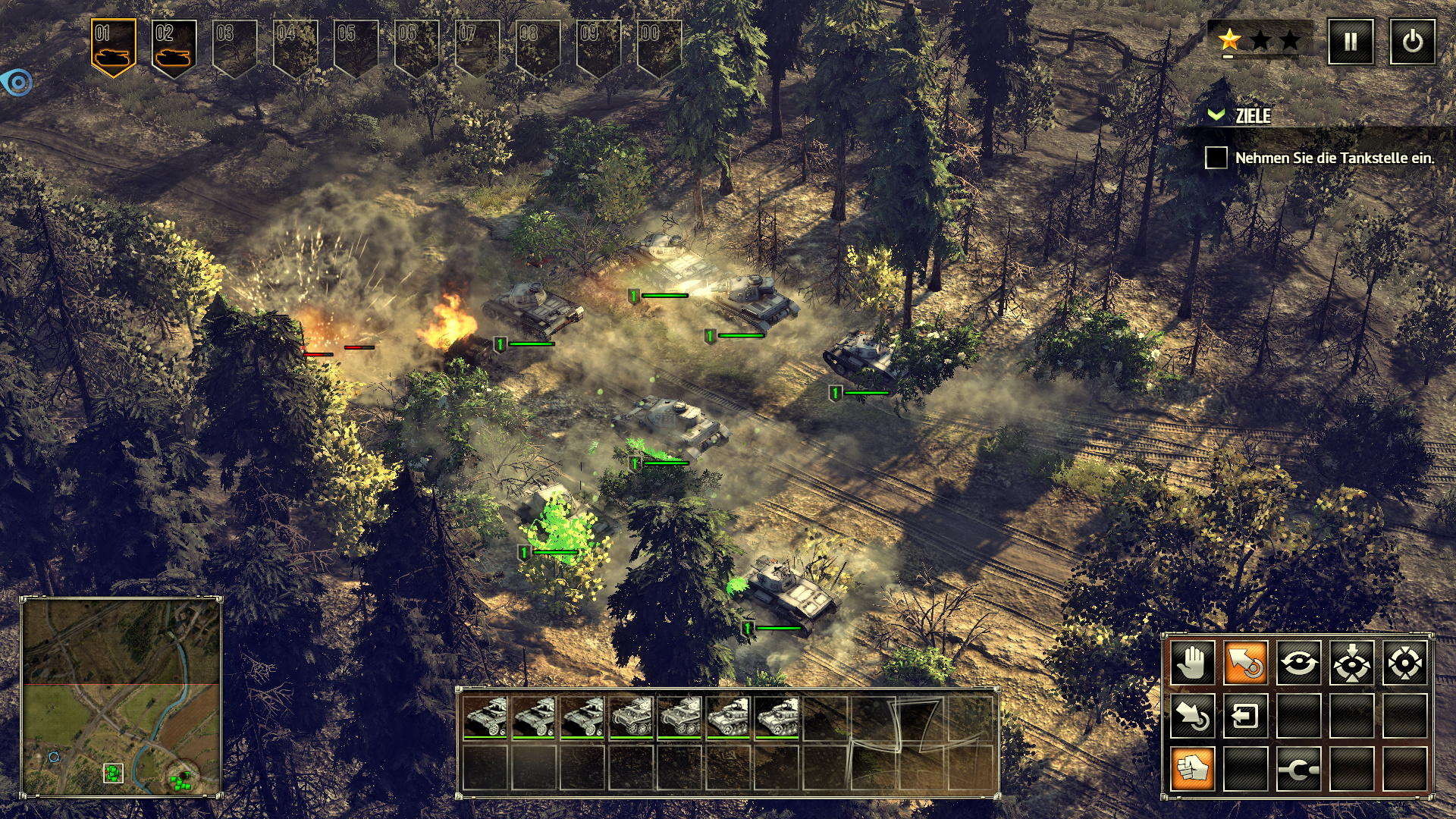Viewport: 1456px width, 819px height.
Task: Click the blue objective marker on screen edge
Action: (17, 82)
